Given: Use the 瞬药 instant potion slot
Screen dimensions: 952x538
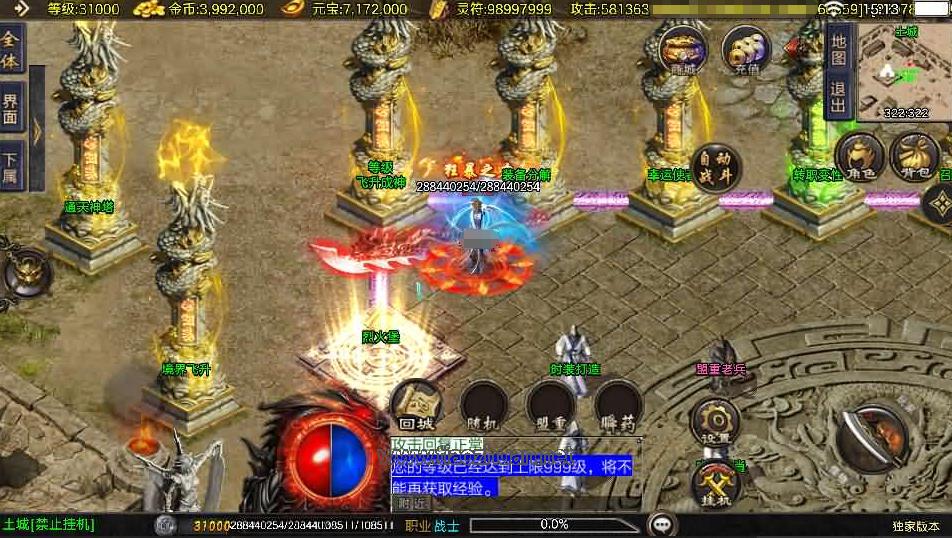Looking at the screenshot, I should (x=618, y=405).
